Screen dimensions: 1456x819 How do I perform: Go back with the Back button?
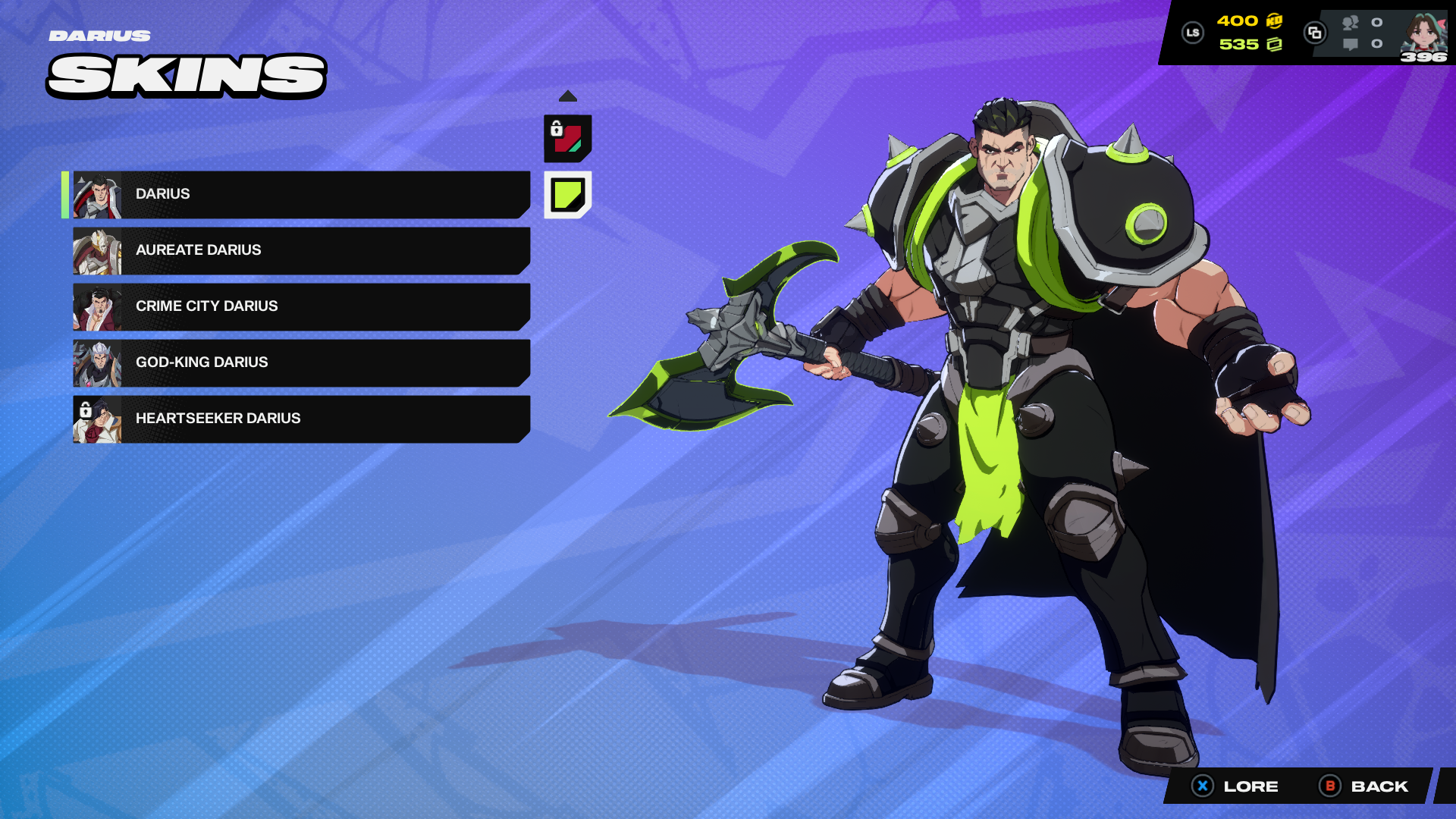pyautogui.click(x=1365, y=786)
